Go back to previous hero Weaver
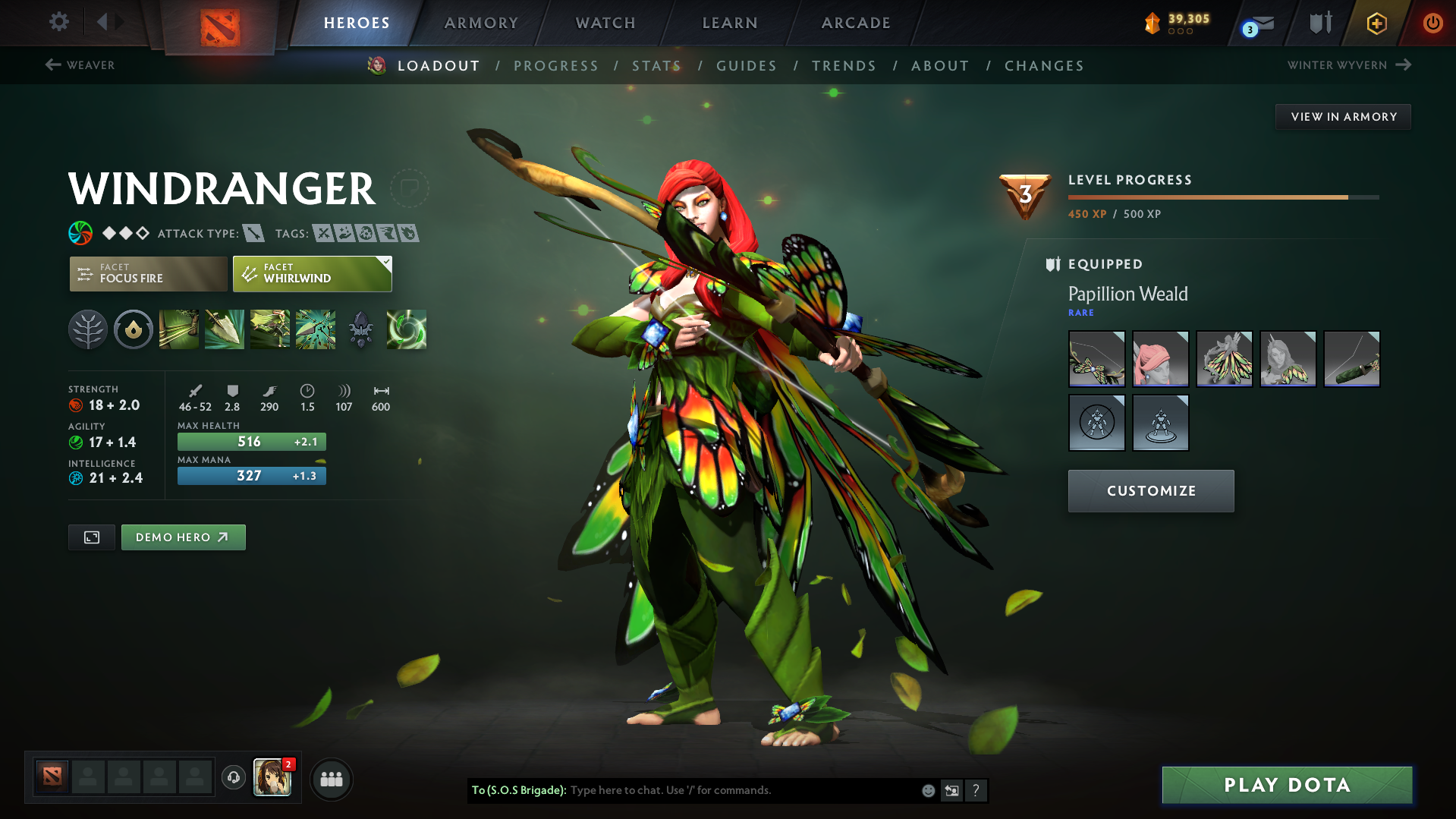This screenshot has width=1456, height=819. coord(80,65)
